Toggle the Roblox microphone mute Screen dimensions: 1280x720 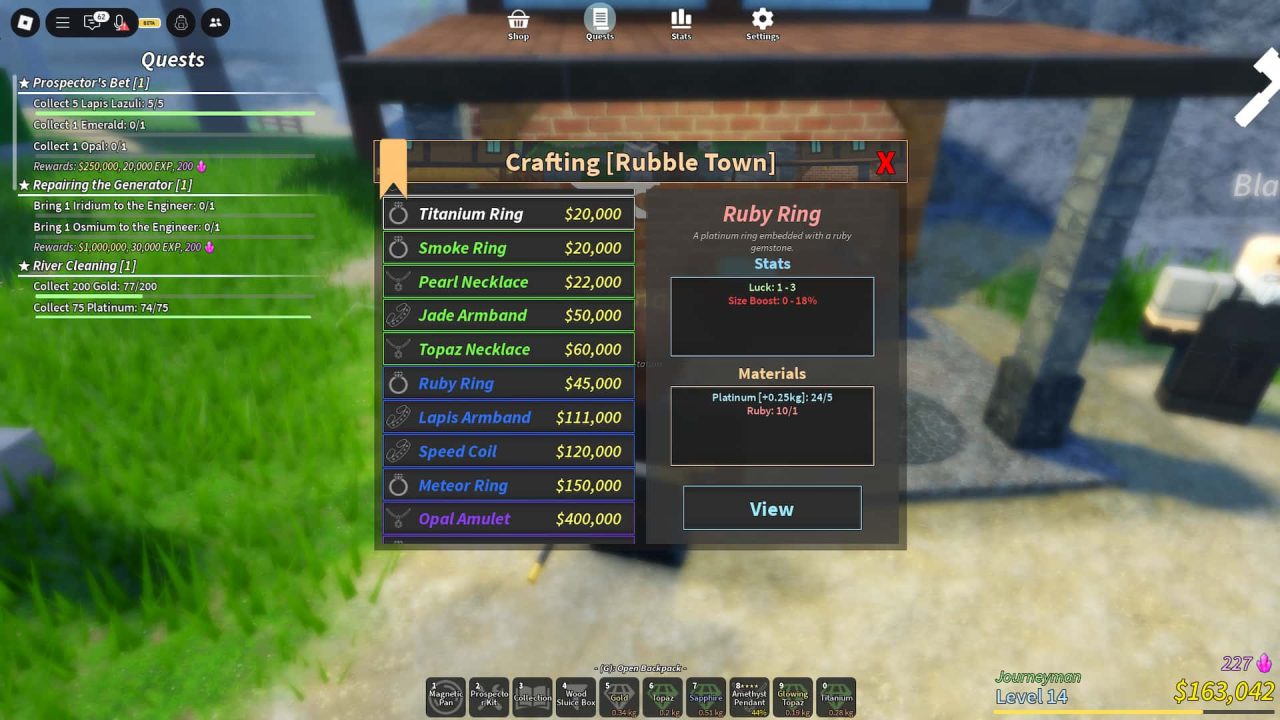point(122,22)
